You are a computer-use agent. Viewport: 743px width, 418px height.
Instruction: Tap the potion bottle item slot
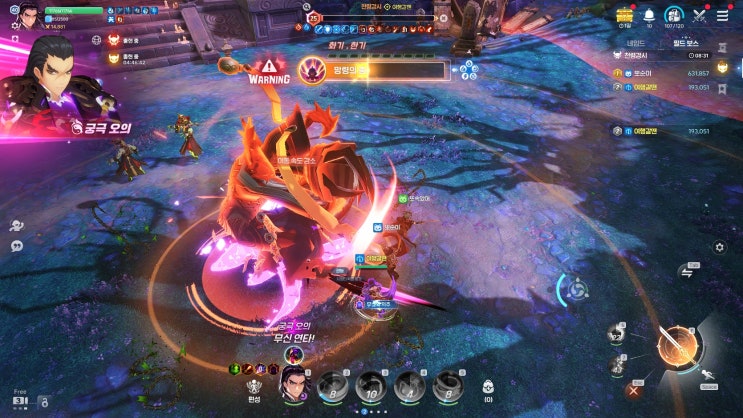click(489, 387)
